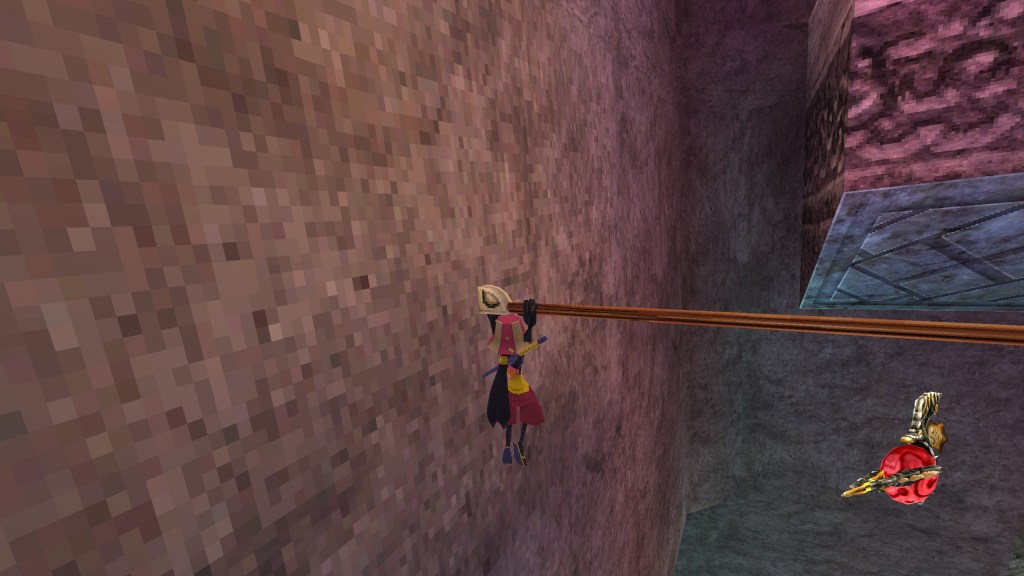Image resolution: width=1024 pixels, height=576 pixels.
Task: Click the red orb claw HUD emblem
Action: 903,463
